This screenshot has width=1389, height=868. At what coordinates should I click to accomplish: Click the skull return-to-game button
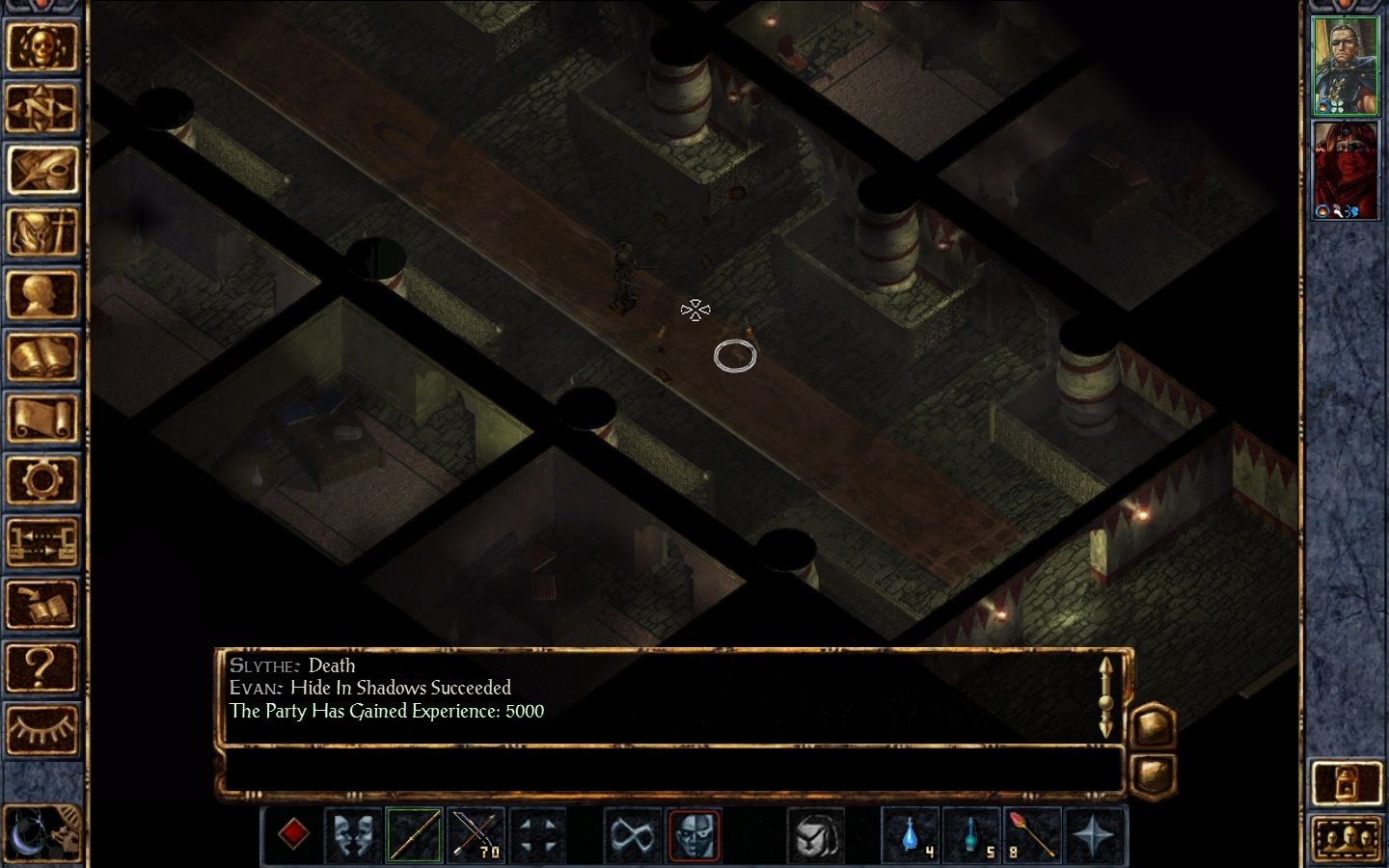(x=41, y=45)
